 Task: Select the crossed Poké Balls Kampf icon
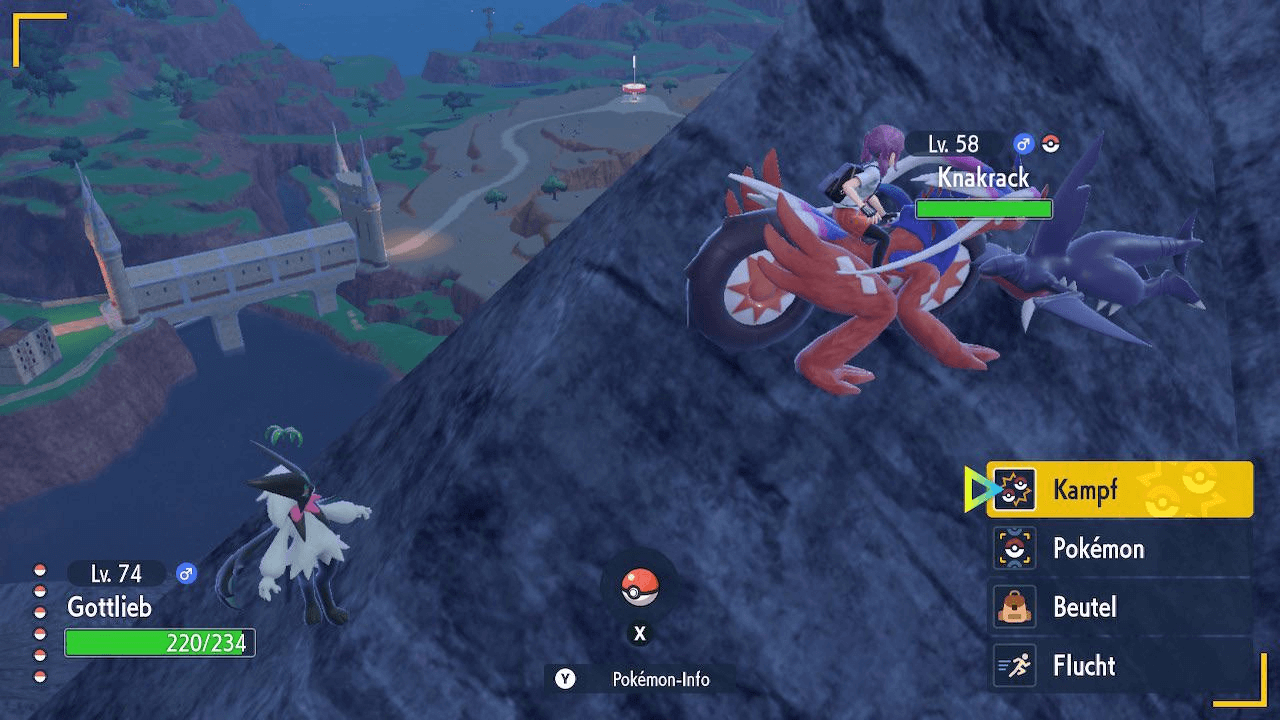tap(1016, 490)
